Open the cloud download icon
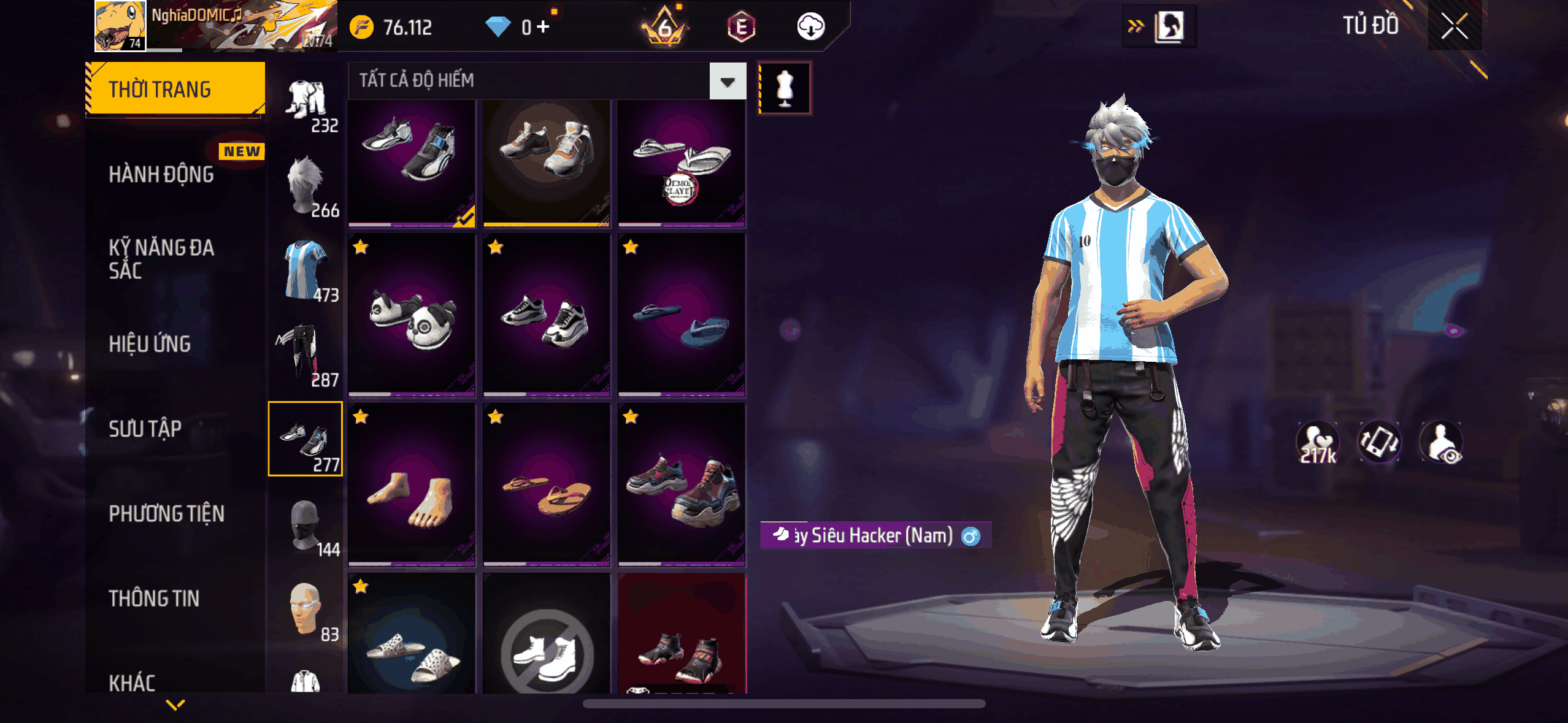Image resolution: width=1568 pixels, height=723 pixels. 810,27
